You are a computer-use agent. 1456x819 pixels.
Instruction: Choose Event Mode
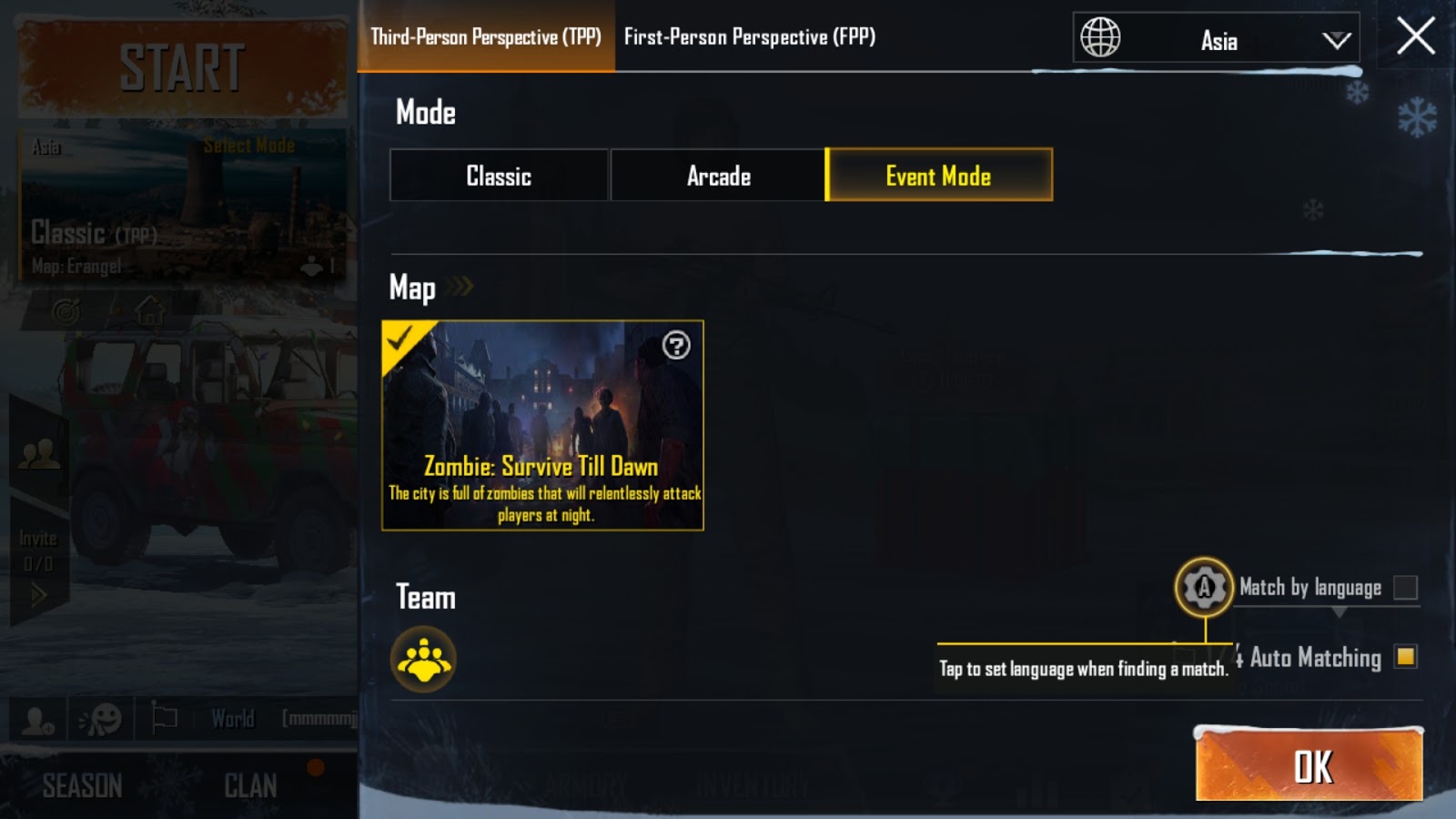click(938, 176)
